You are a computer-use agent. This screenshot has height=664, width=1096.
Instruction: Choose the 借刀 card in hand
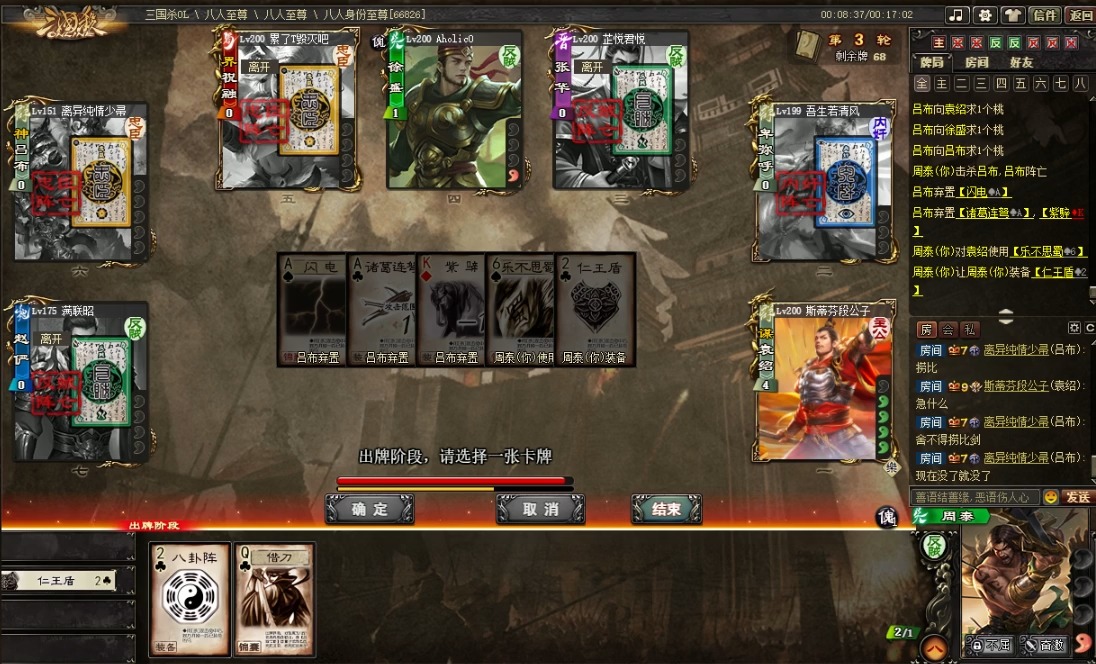[275, 598]
